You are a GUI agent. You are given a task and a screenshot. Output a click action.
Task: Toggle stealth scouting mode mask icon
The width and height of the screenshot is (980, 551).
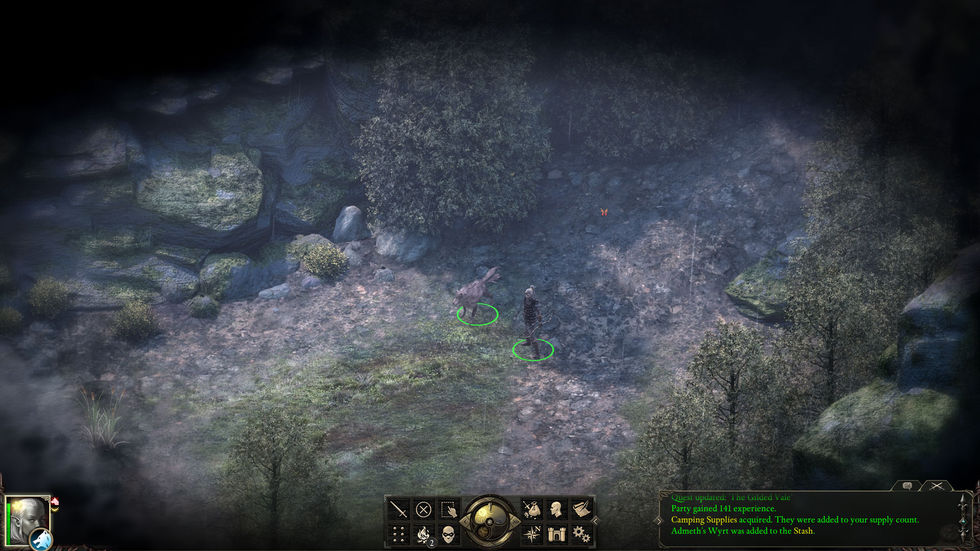449,534
